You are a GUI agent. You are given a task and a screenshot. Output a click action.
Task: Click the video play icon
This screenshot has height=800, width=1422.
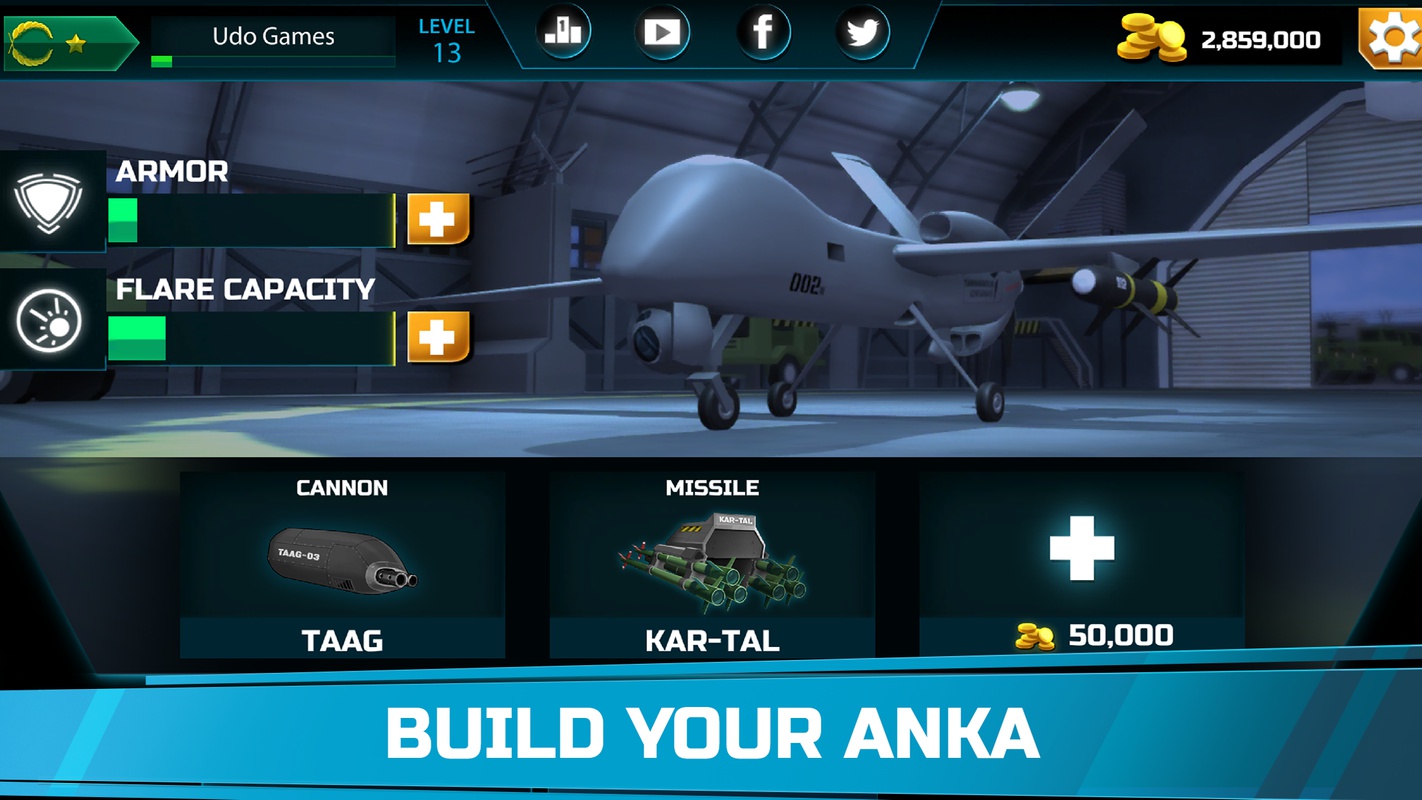tap(662, 33)
